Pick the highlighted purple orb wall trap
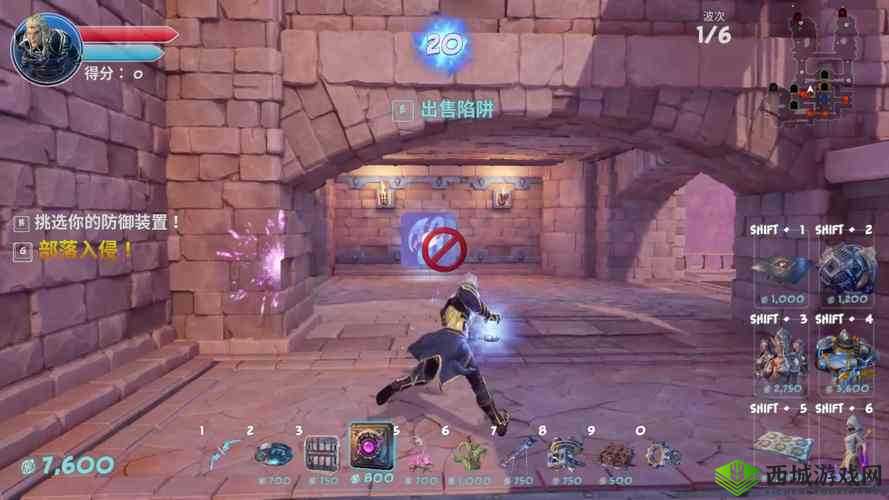Screen dimensions: 889x500 (x=371, y=446)
